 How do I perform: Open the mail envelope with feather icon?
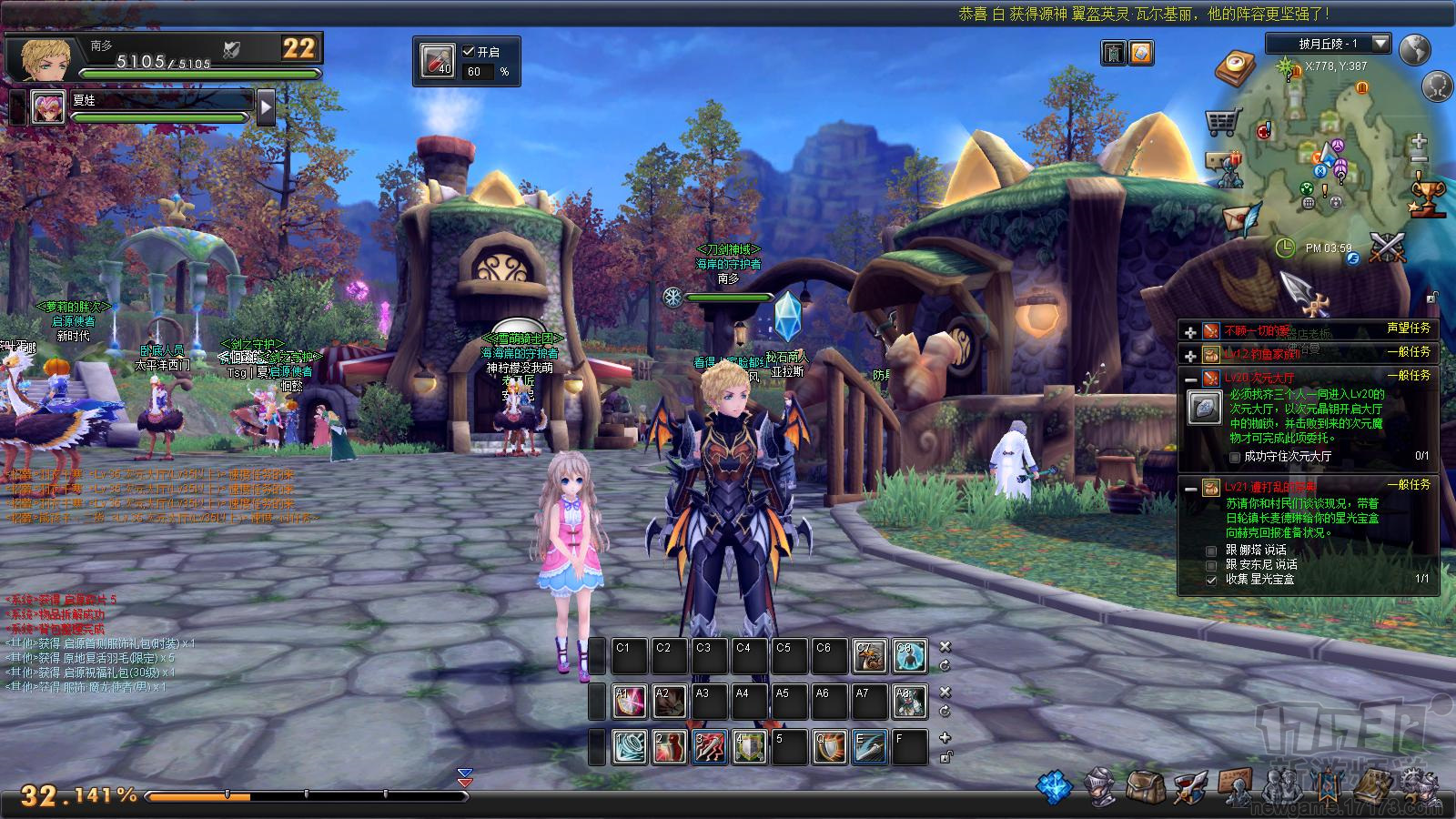coord(1238,219)
